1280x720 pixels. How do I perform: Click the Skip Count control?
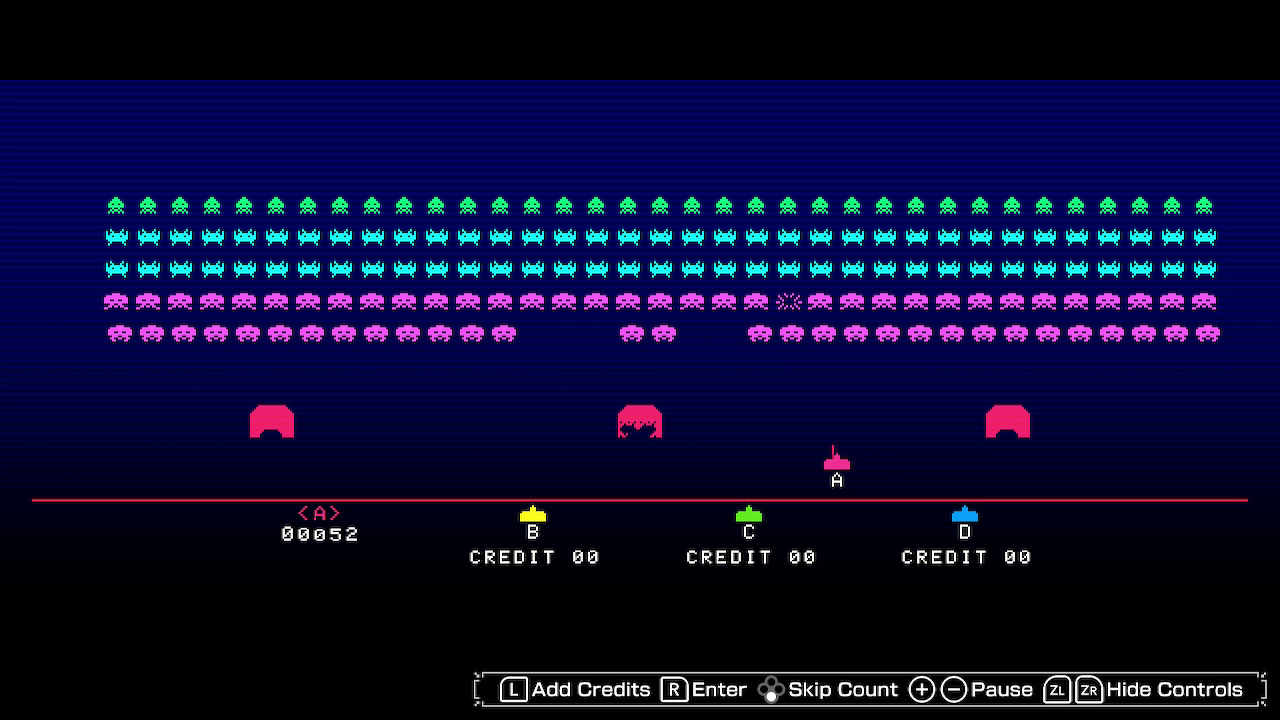click(843, 689)
